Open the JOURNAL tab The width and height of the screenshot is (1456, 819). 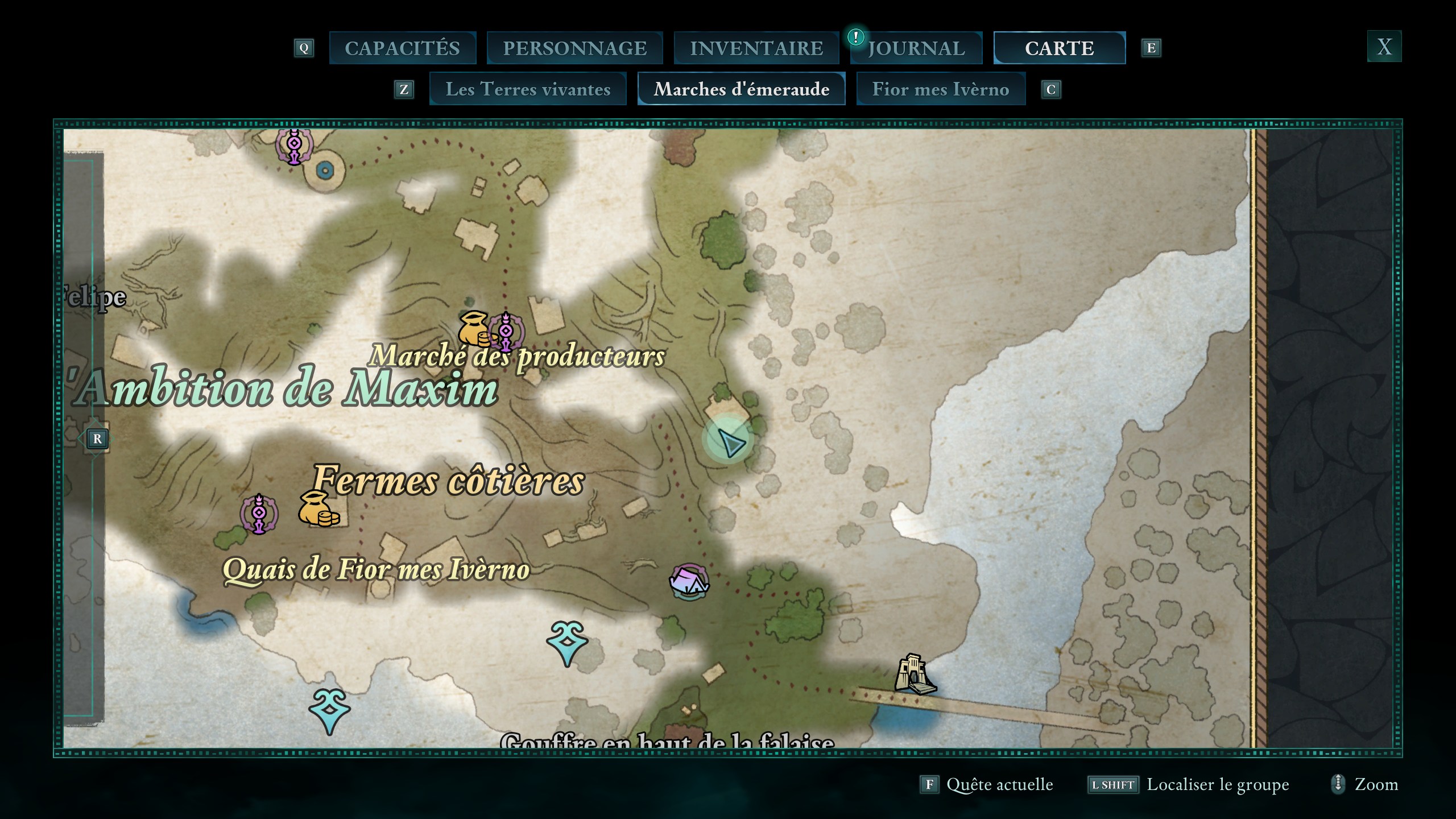[916, 48]
